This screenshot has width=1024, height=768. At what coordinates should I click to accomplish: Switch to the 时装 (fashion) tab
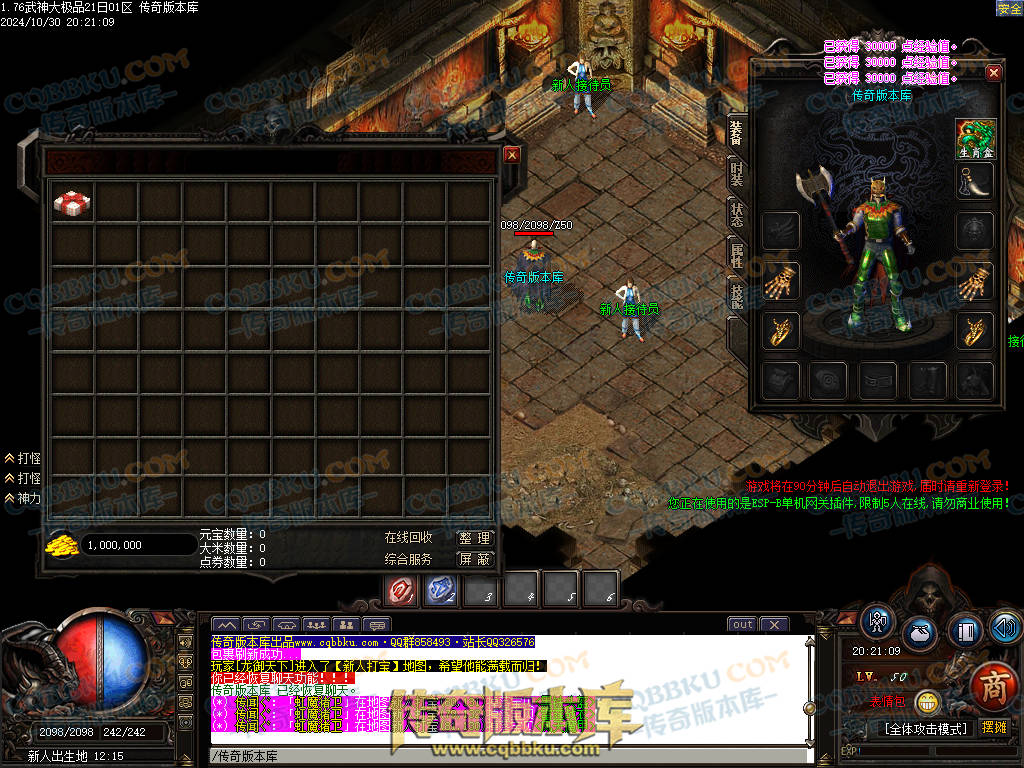click(x=736, y=174)
